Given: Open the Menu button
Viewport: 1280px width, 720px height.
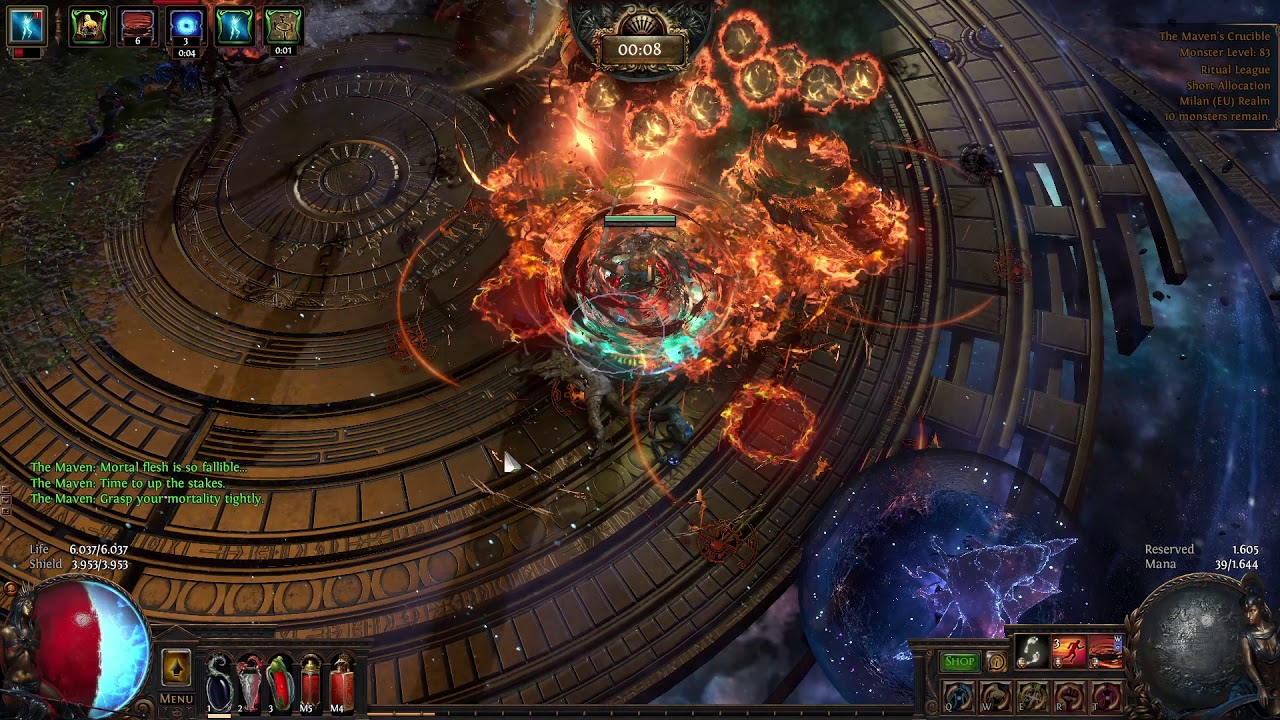Looking at the screenshot, I should pyautogui.click(x=176, y=699).
